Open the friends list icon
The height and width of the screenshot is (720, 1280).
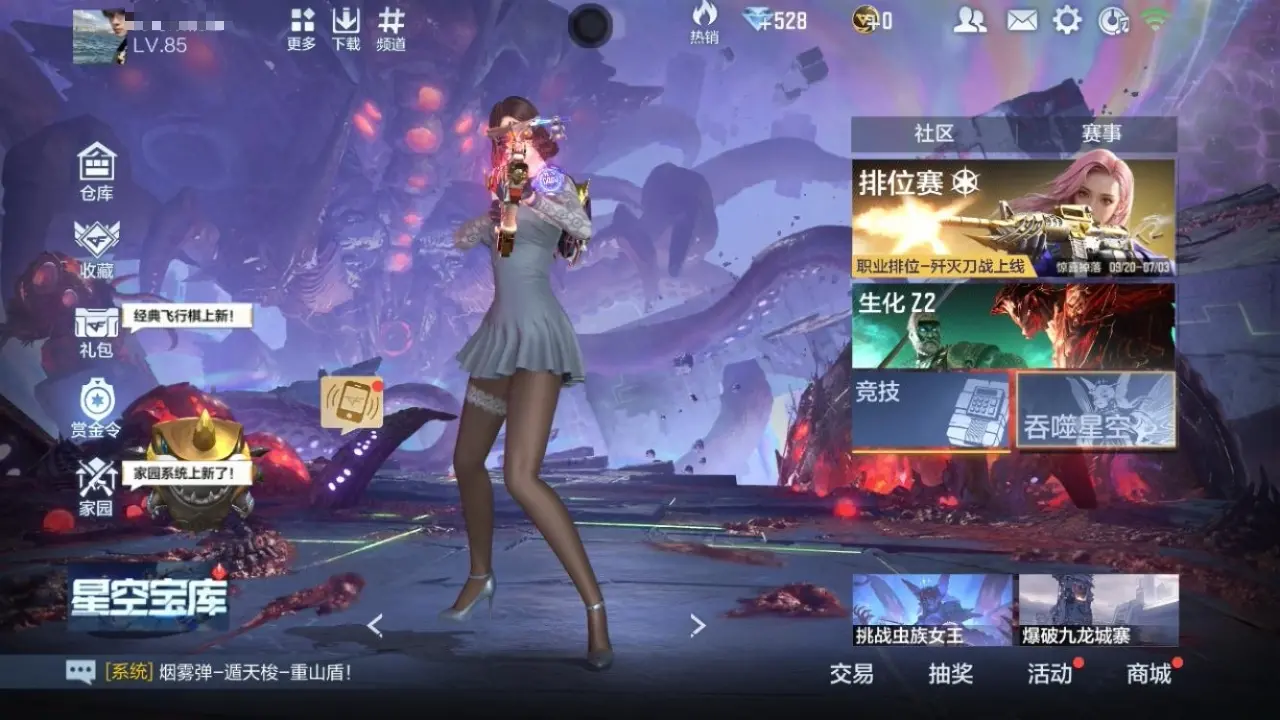[969, 20]
